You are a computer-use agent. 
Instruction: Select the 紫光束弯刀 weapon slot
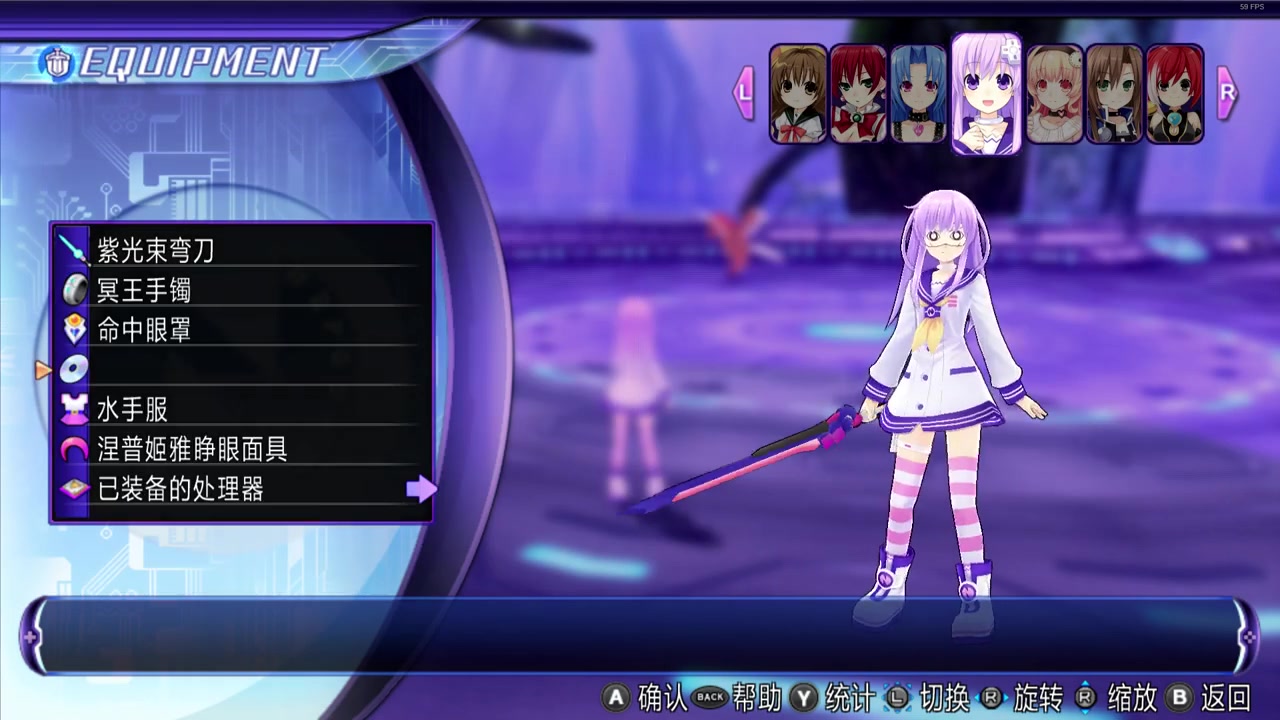click(x=240, y=250)
